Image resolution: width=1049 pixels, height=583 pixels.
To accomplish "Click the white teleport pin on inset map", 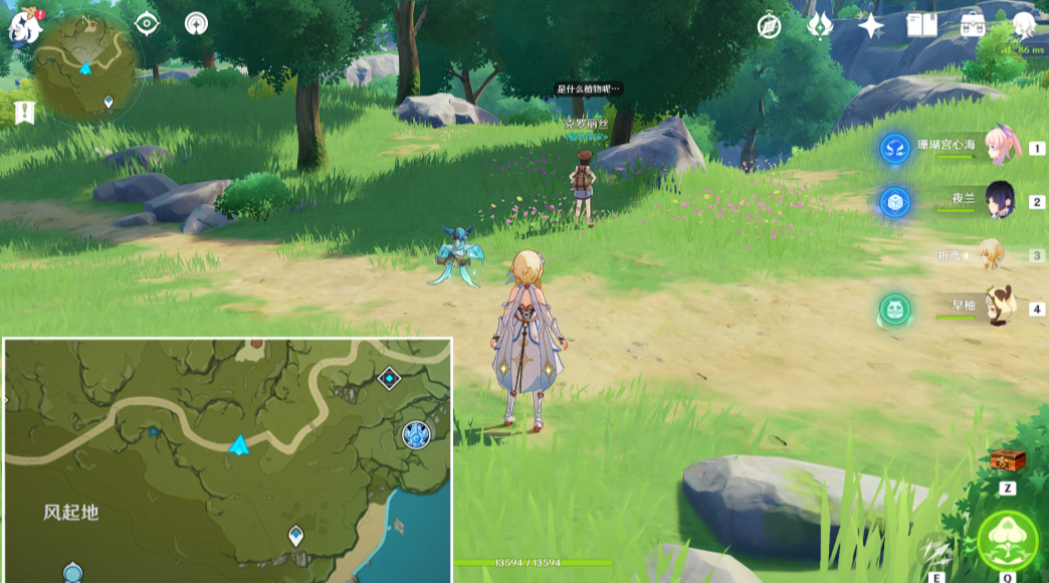I will click(296, 535).
